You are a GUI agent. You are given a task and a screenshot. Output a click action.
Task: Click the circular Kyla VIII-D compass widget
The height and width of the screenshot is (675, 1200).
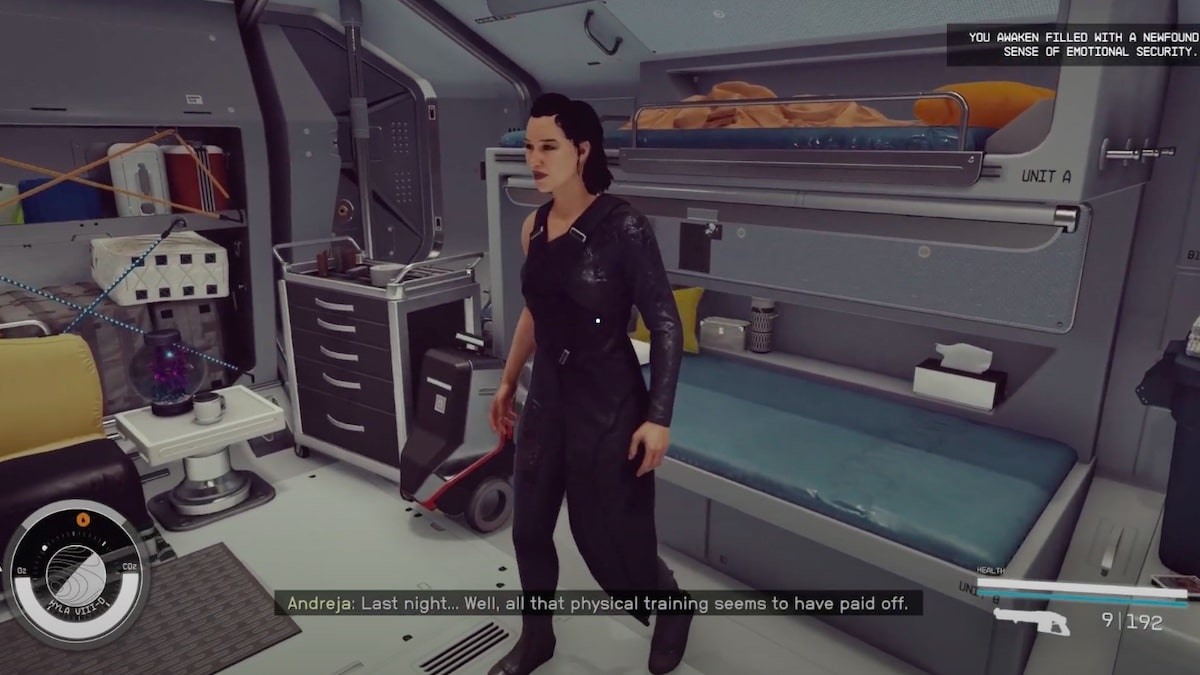pos(77,574)
